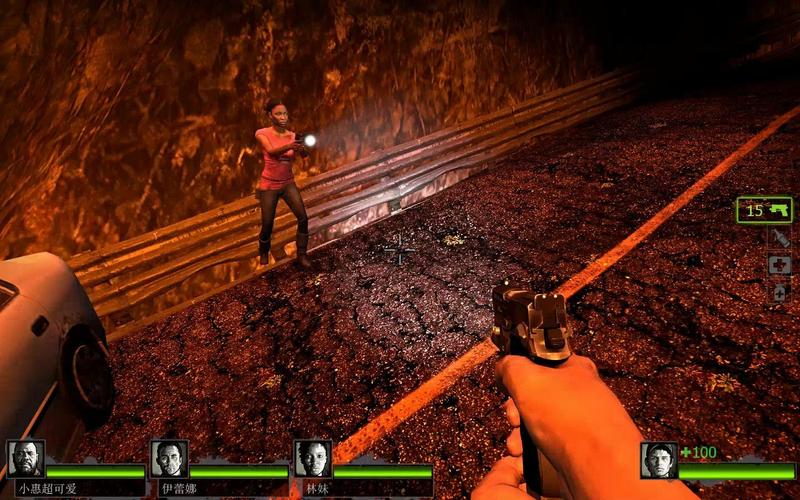Select the pistol weapon slot
The height and width of the screenshot is (500, 800).
(x=764, y=210)
